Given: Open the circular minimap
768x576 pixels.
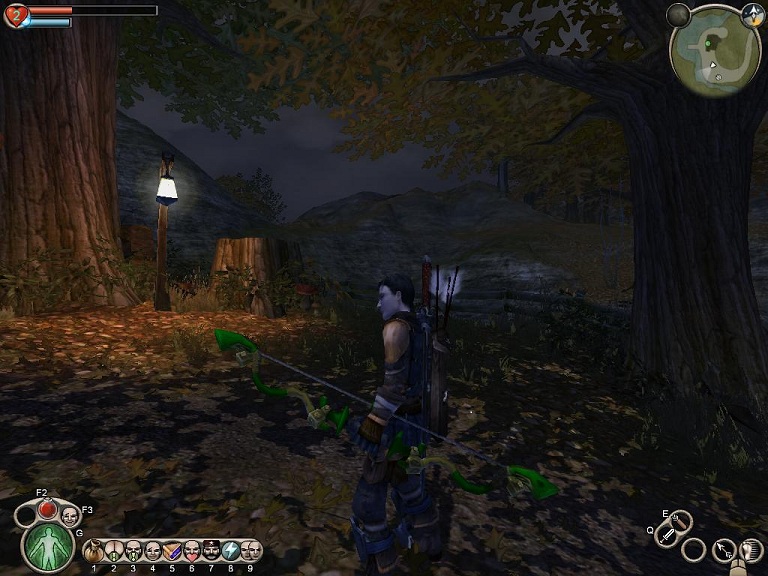Looking at the screenshot, I should [715, 52].
